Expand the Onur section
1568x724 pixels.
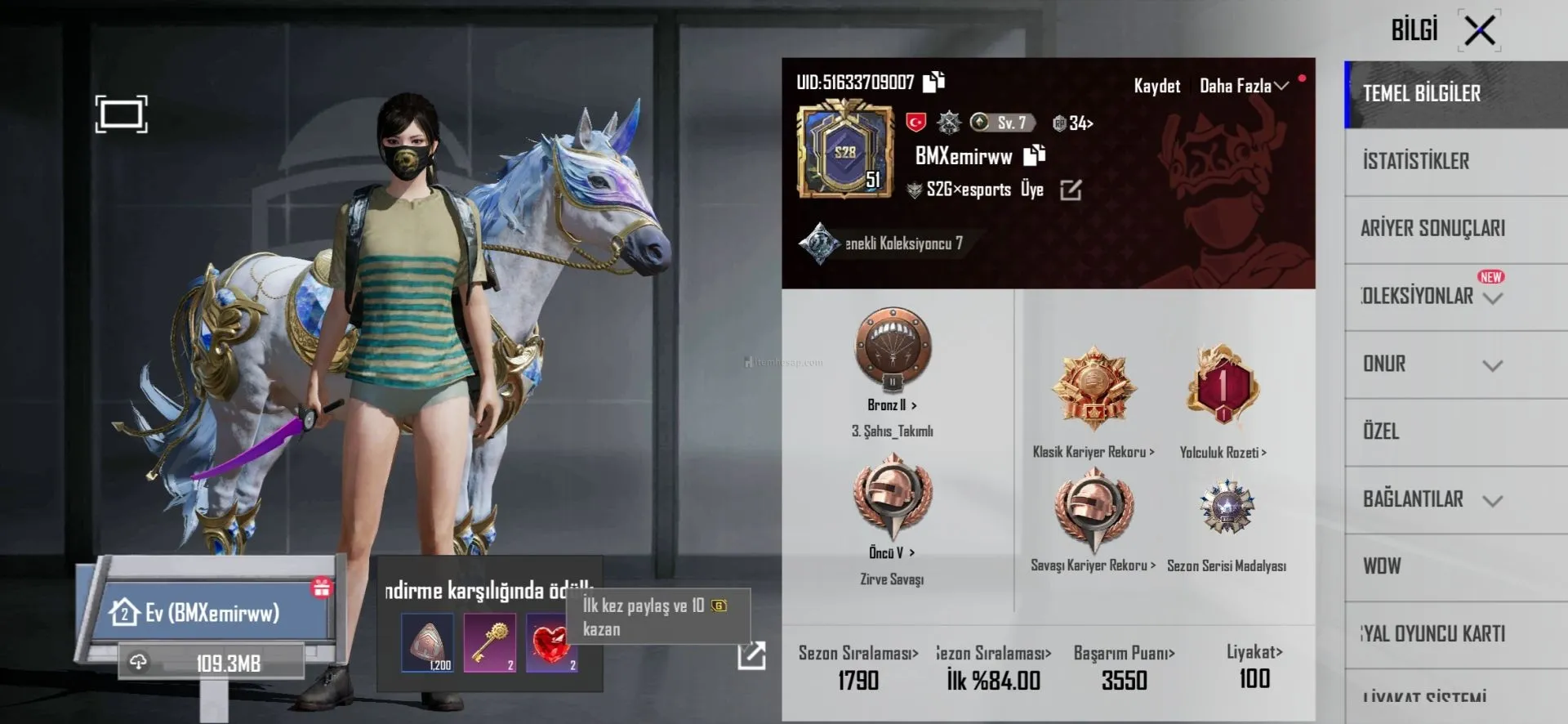click(1492, 365)
